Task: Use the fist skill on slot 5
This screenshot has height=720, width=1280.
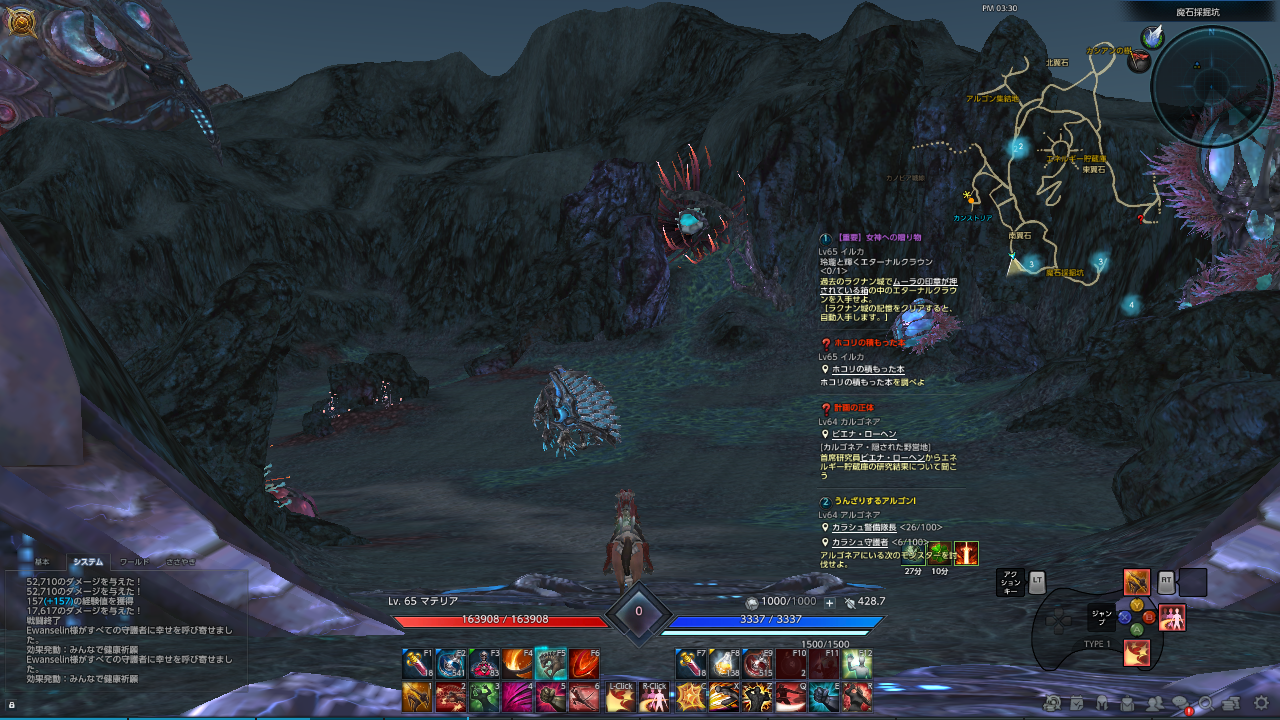Action: 551,697
